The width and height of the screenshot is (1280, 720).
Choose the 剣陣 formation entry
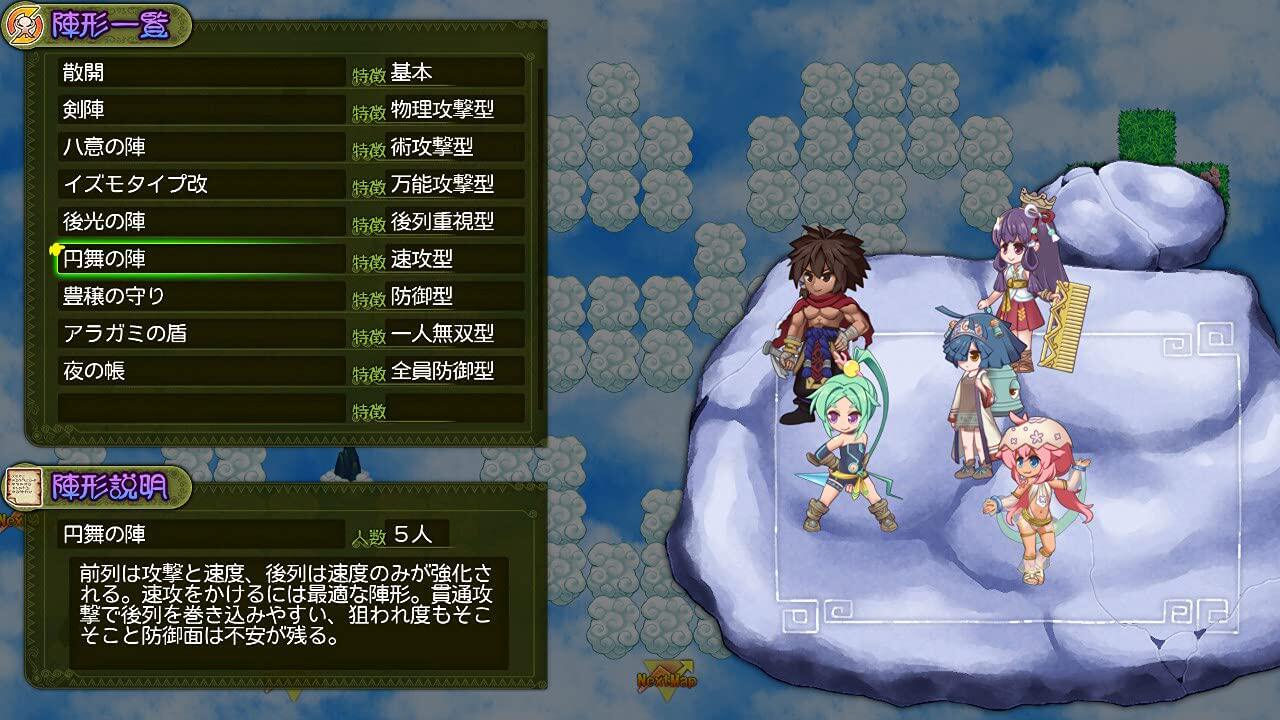(x=200, y=109)
